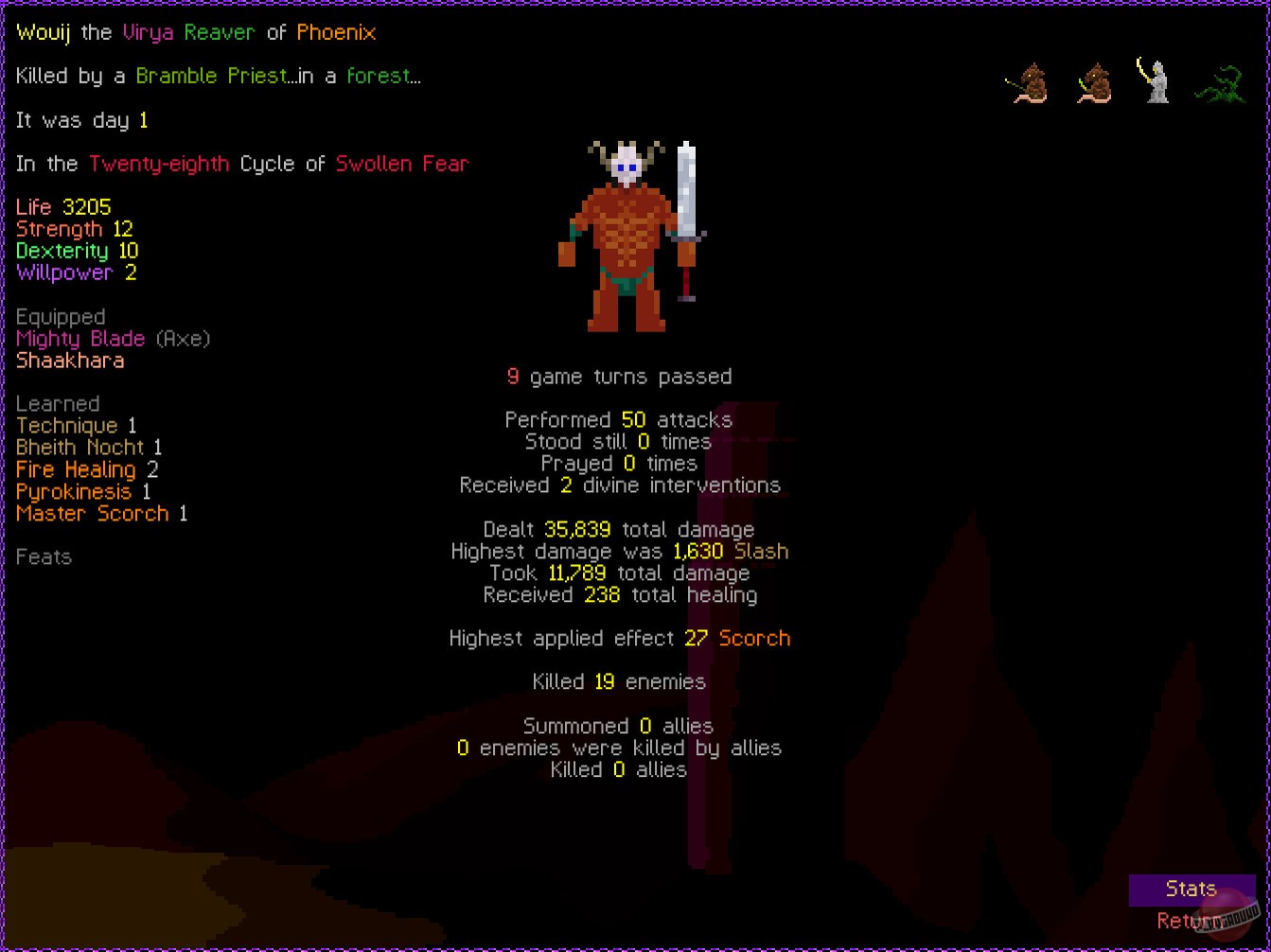Click the green bramble vine sprite icon
Image resolution: width=1271 pixels, height=952 pixels.
[x=1223, y=83]
